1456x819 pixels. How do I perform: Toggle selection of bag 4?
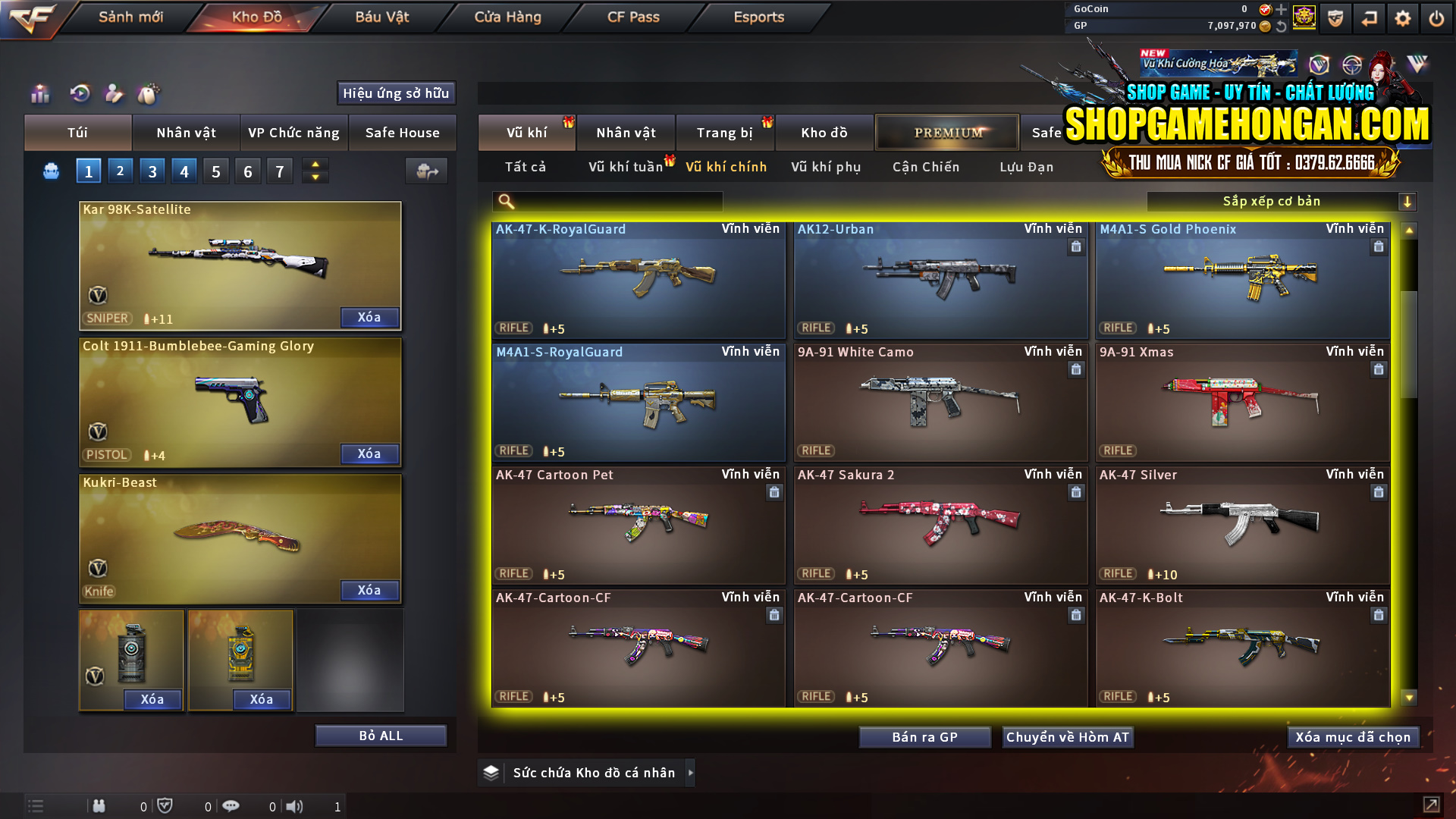pos(184,171)
